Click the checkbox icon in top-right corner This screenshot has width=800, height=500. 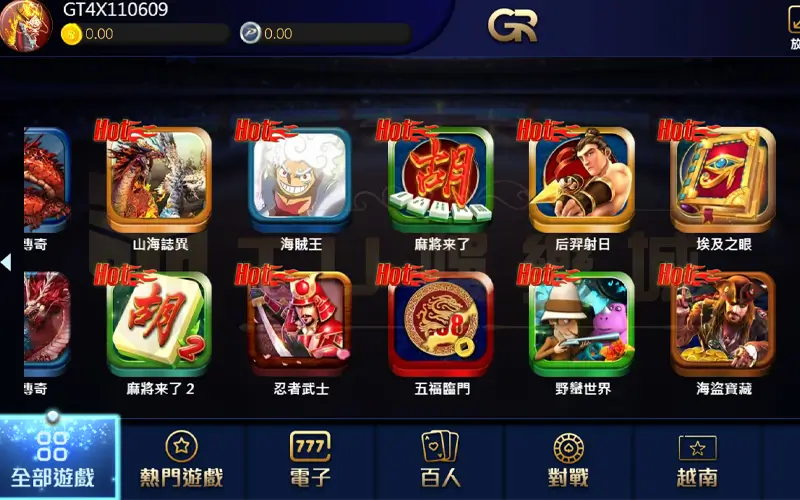(794, 20)
